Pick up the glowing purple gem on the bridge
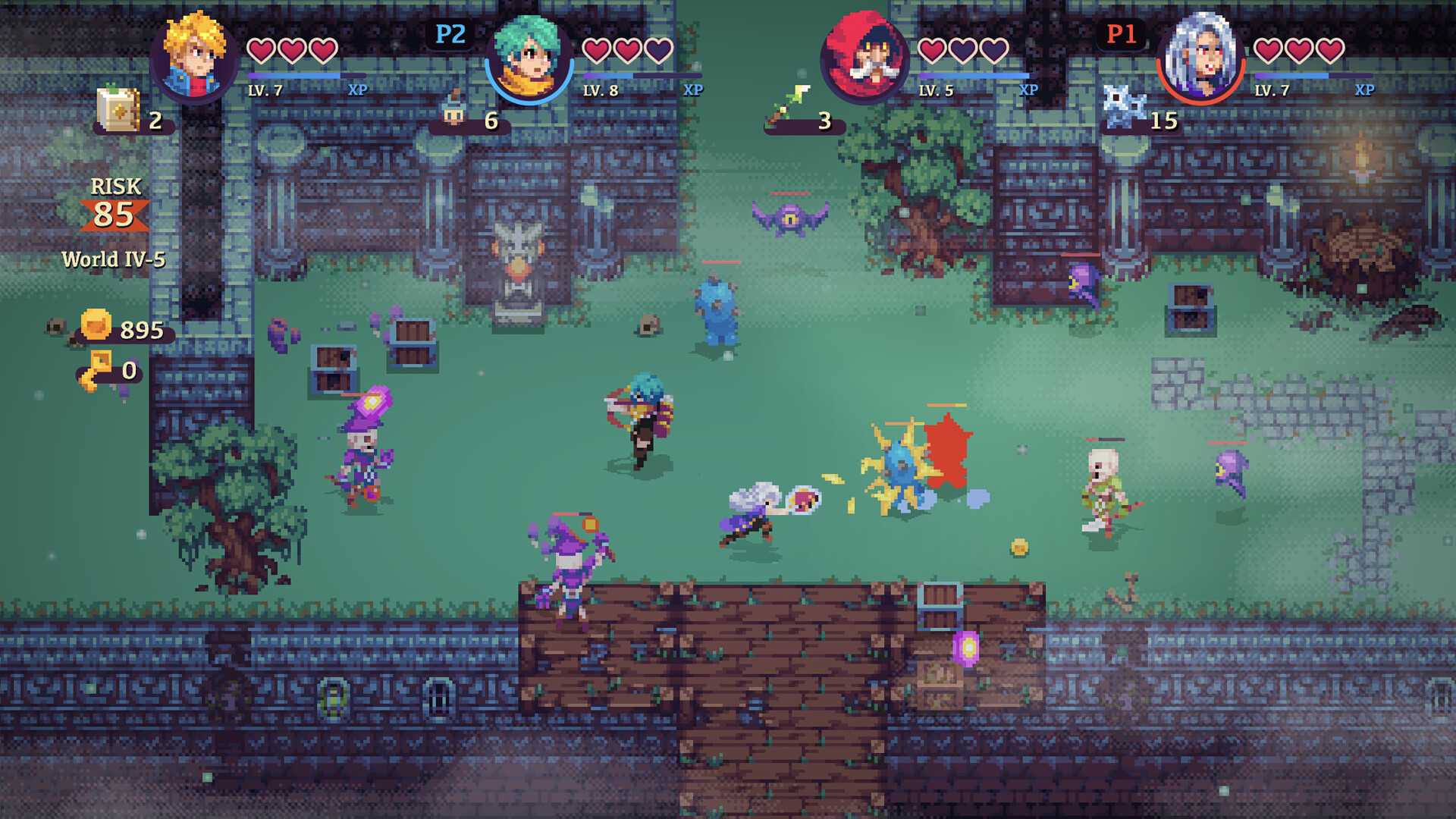Viewport: 1456px width, 819px height. pyautogui.click(x=966, y=647)
